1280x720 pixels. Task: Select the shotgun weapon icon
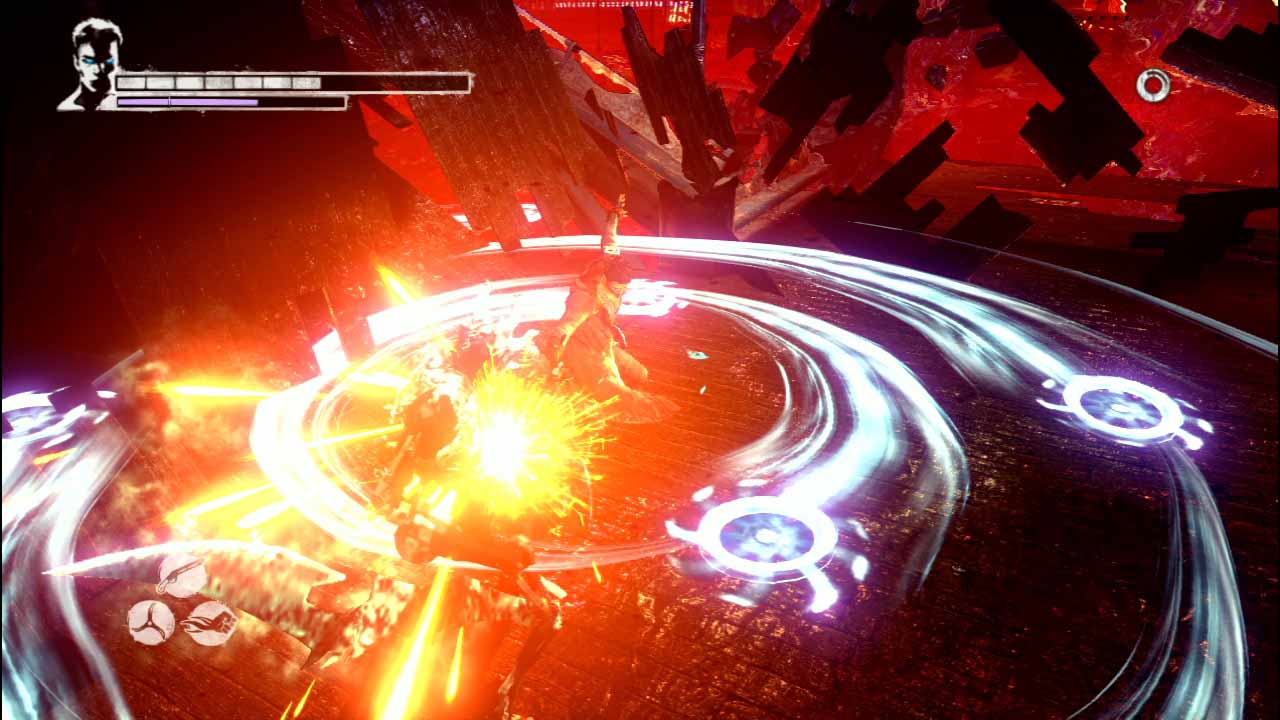182,577
